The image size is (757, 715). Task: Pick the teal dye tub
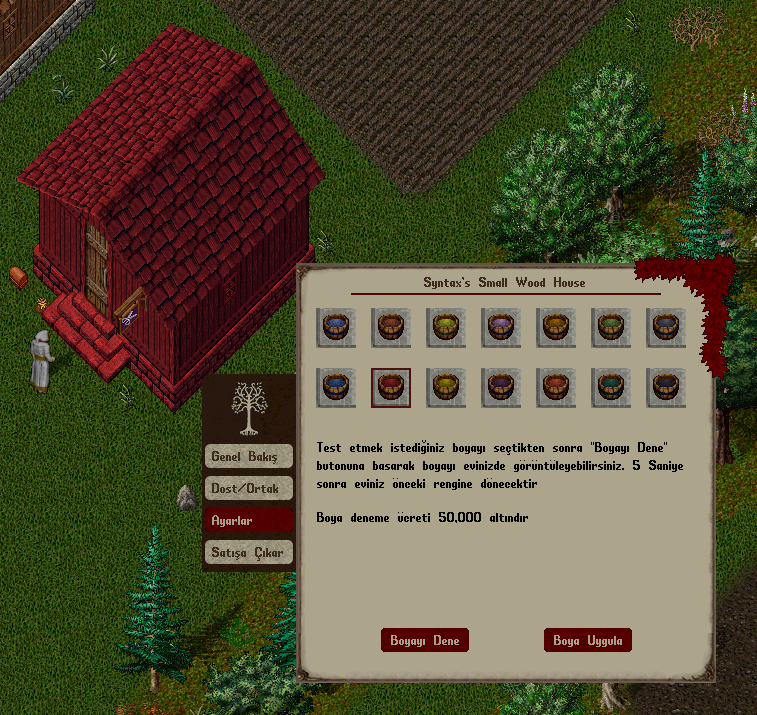click(611, 387)
